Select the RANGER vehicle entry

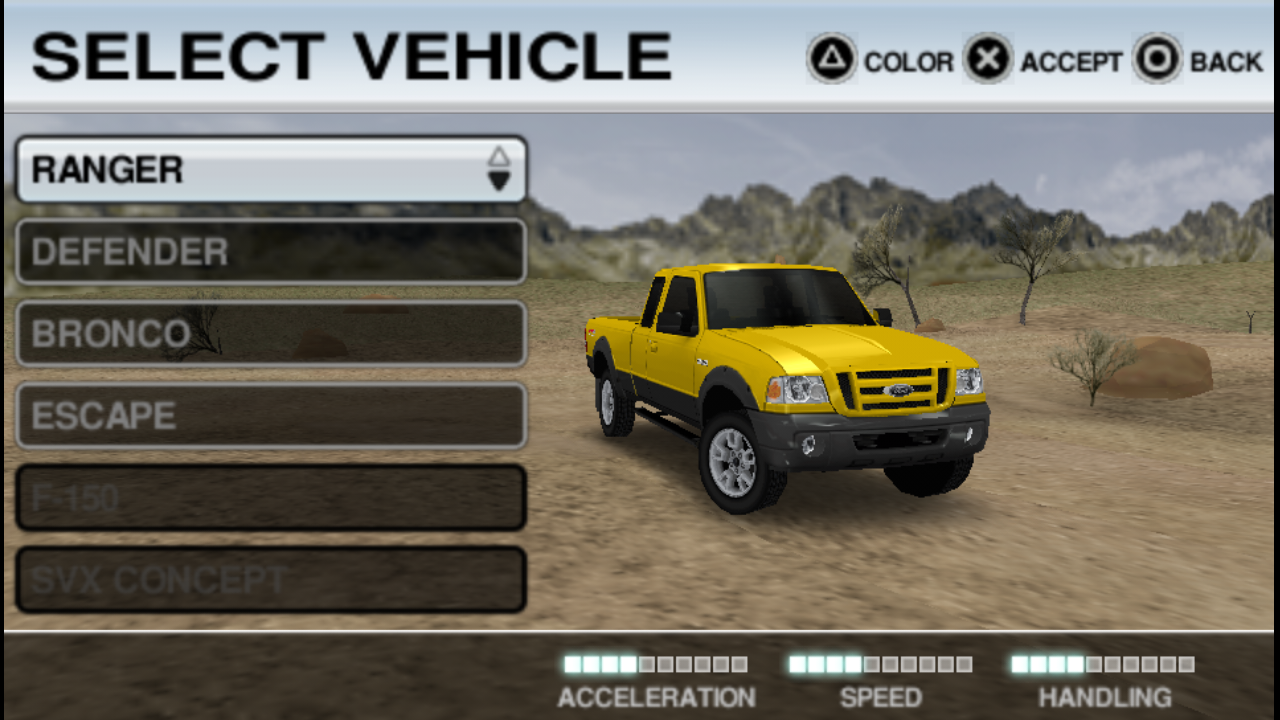click(x=250, y=170)
